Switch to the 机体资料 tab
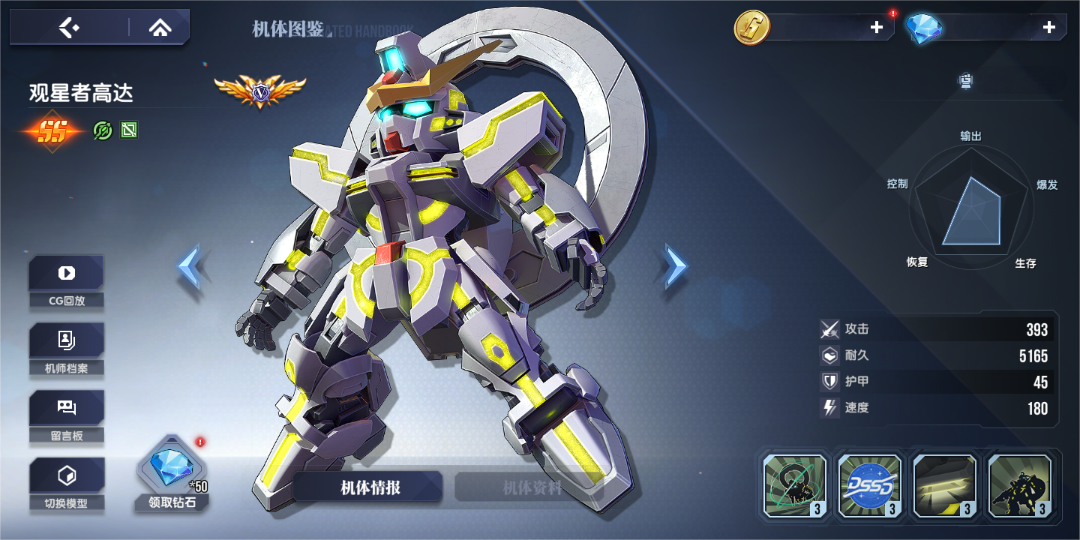 coord(531,487)
